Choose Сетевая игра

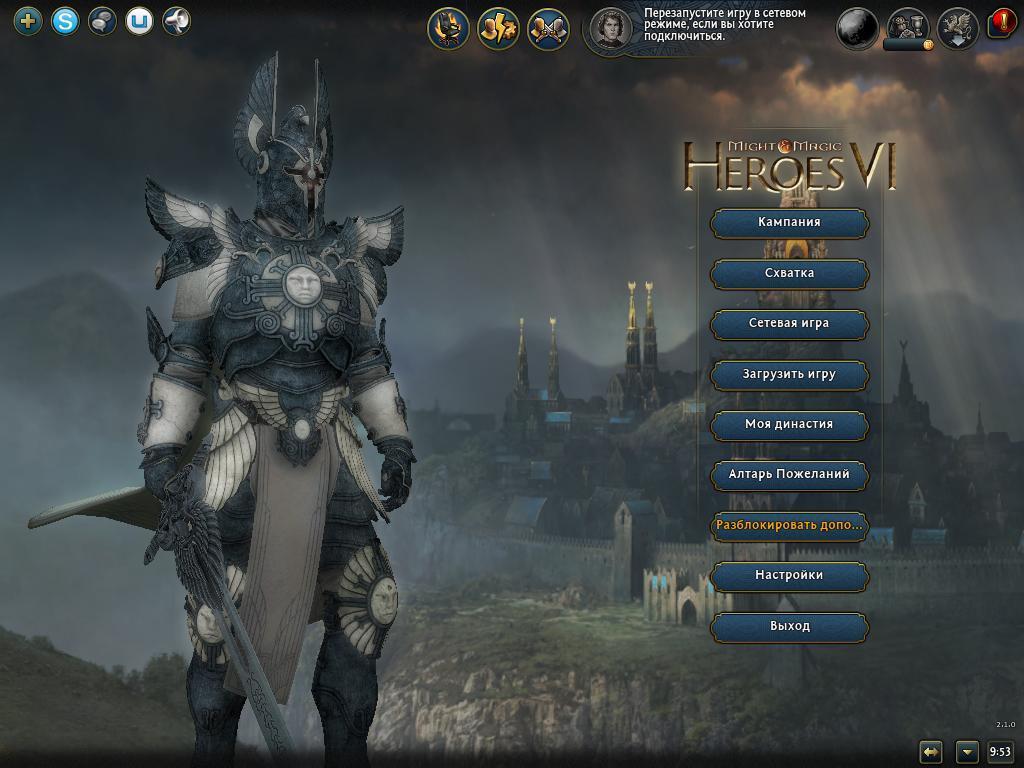[x=789, y=323]
